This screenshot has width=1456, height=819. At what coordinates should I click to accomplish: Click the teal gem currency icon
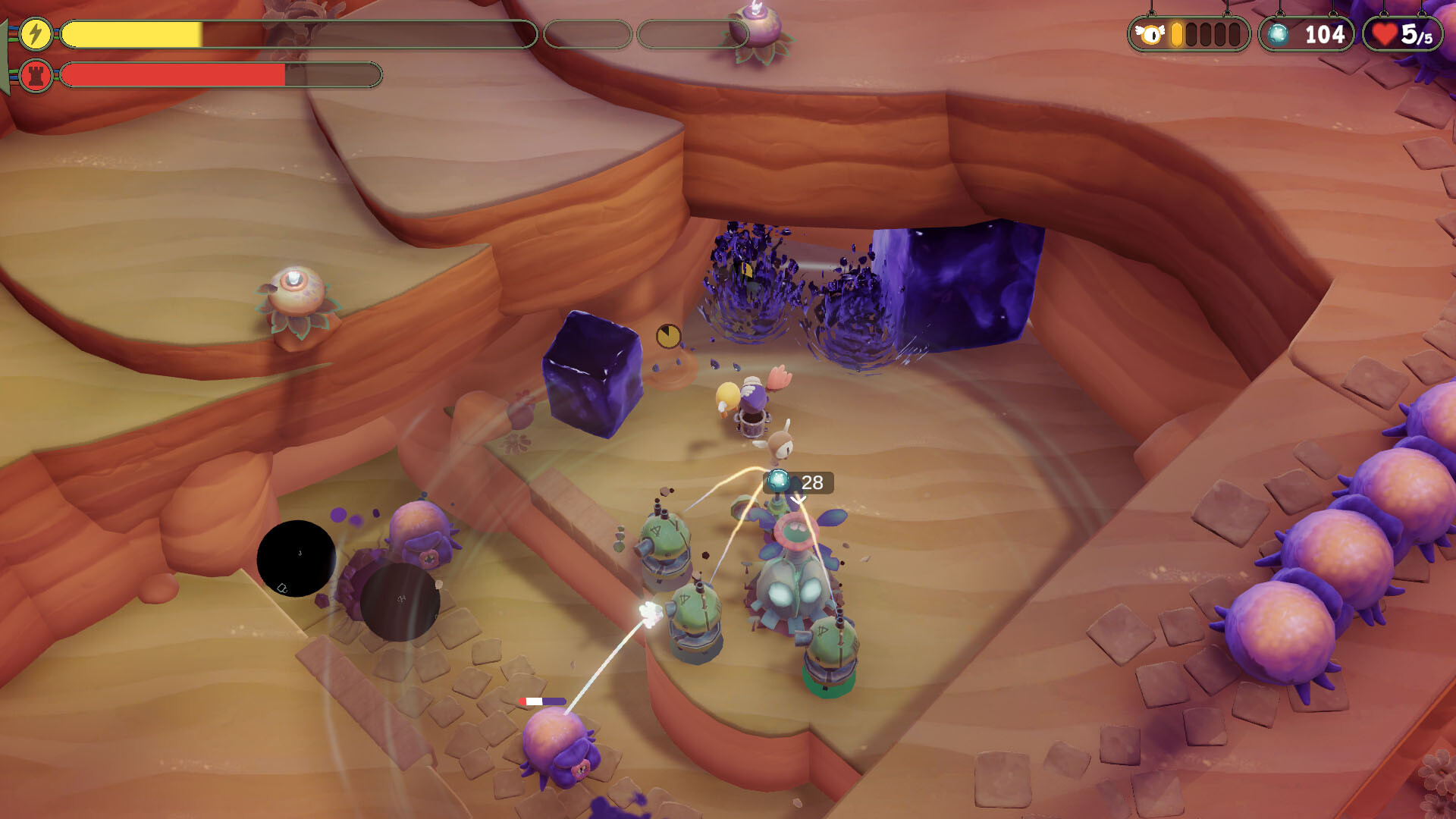[1278, 35]
